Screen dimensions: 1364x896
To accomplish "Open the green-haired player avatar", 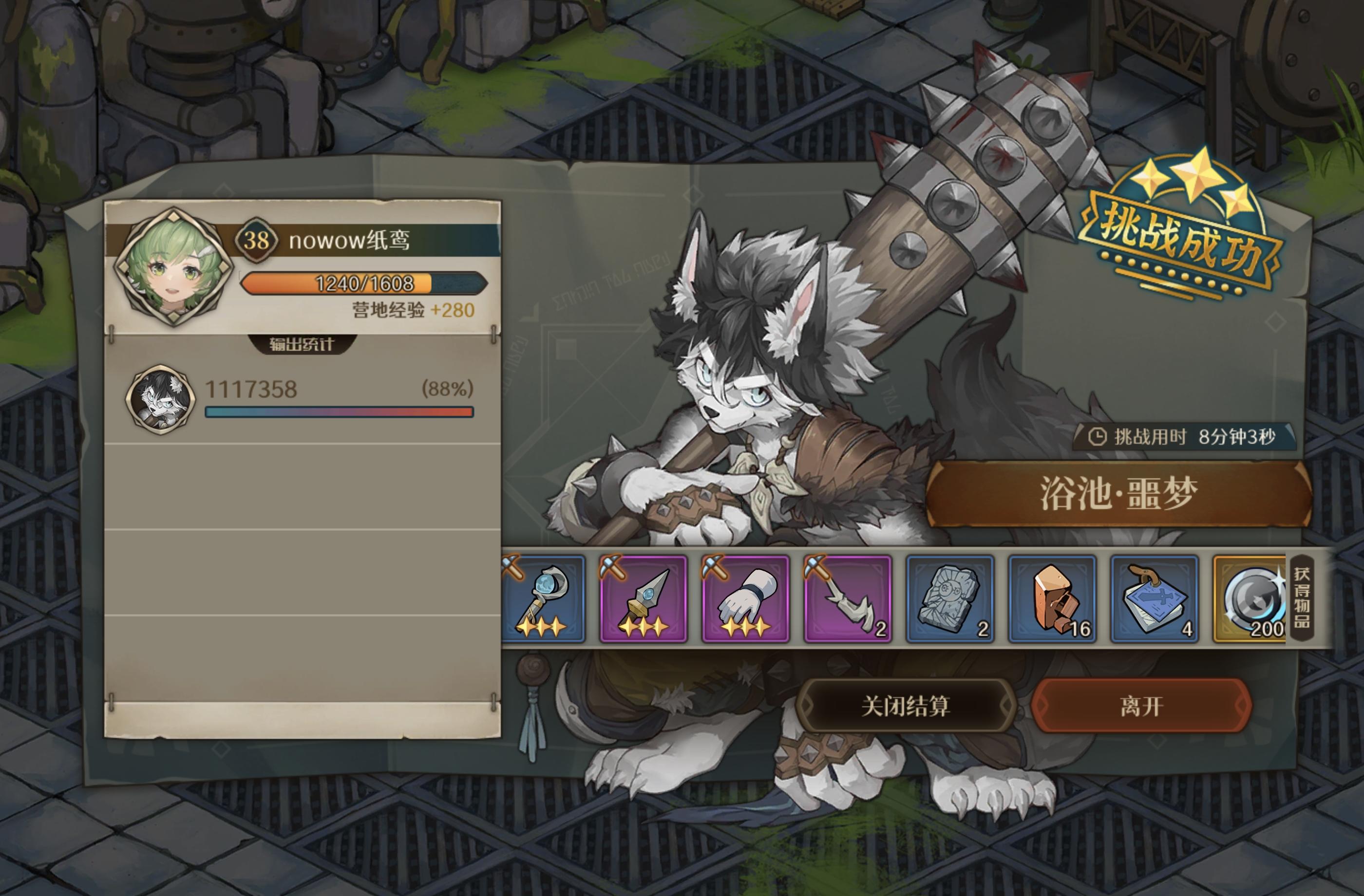I will point(173,267).
